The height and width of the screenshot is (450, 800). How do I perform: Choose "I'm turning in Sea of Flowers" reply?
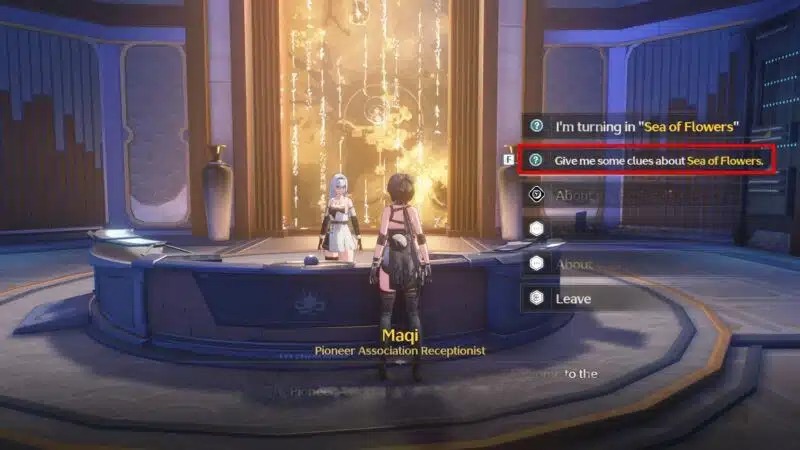pyautogui.click(x=646, y=126)
